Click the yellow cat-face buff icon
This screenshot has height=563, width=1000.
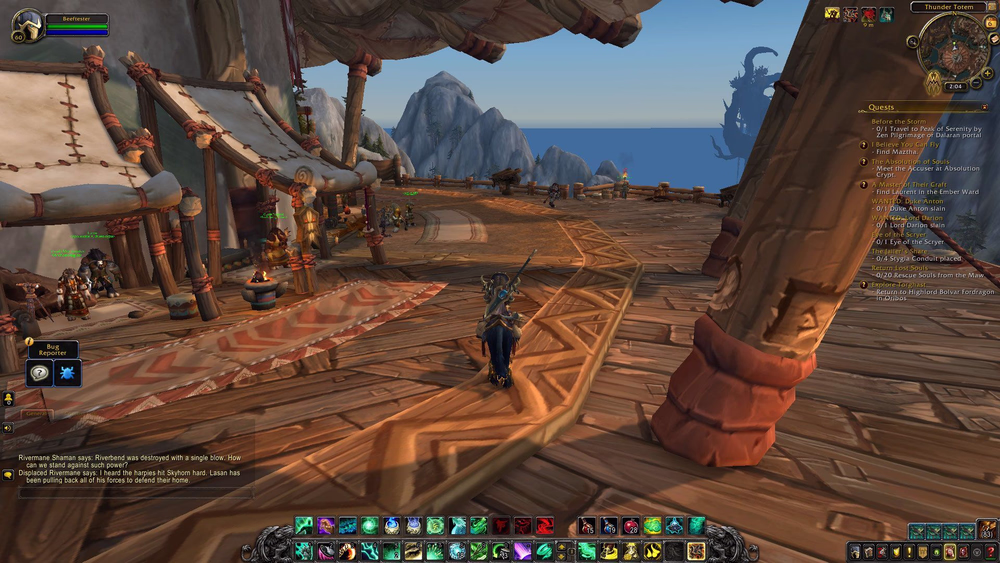coord(832,13)
